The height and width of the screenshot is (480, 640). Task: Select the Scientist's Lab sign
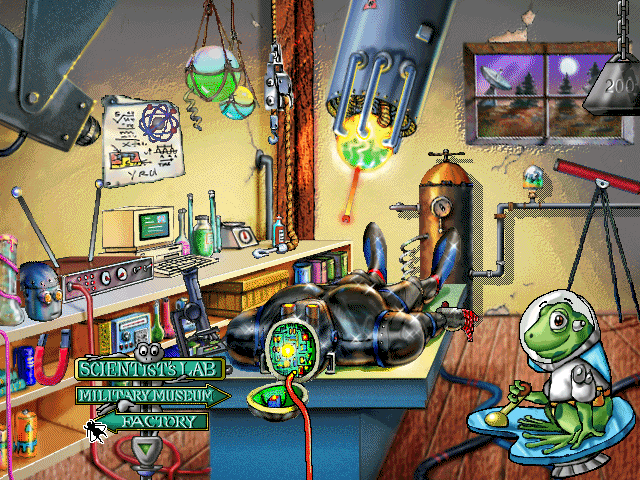(149, 370)
